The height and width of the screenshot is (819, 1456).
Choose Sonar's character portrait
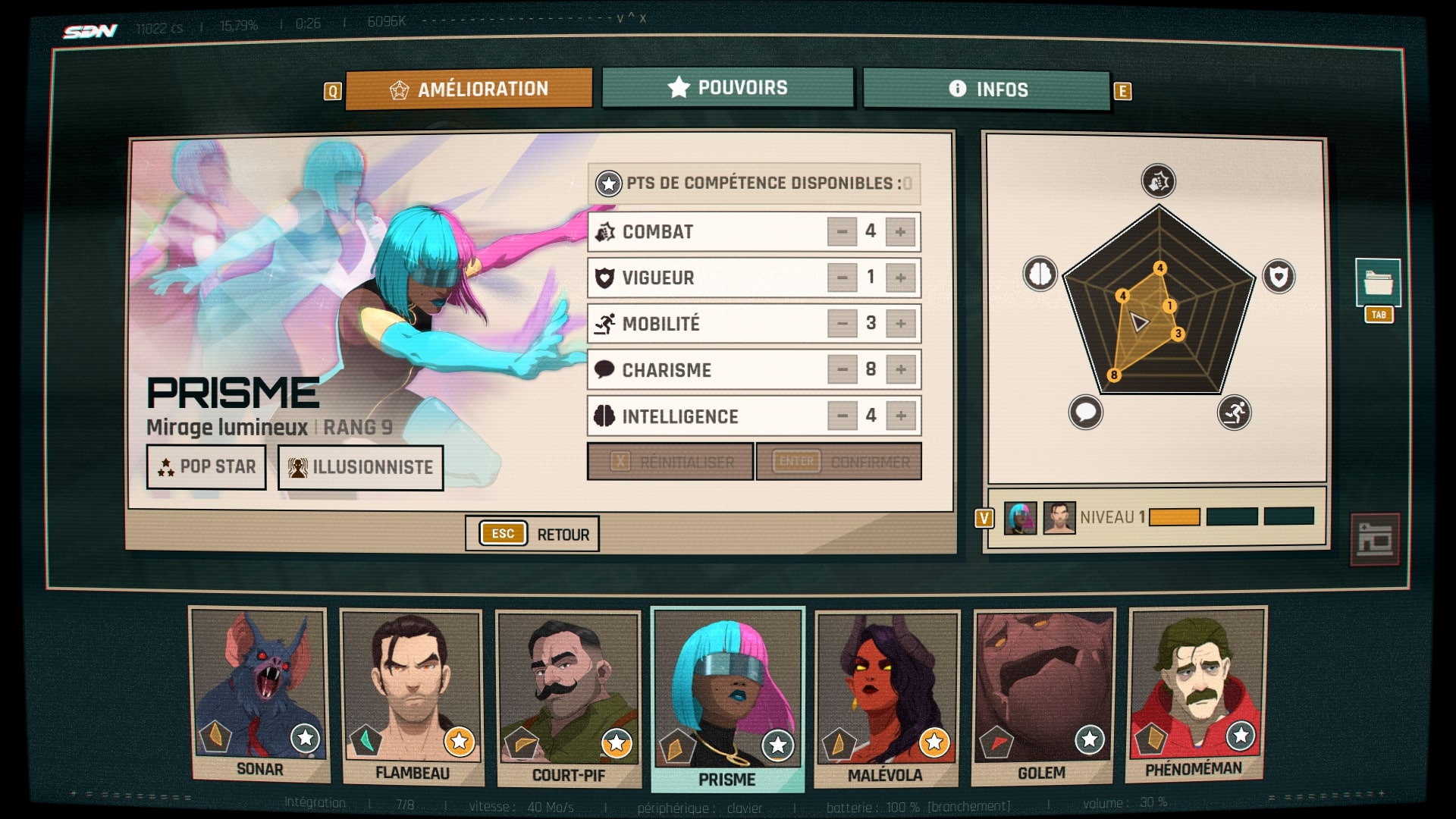pyautogui.click(x=260, y=695)
